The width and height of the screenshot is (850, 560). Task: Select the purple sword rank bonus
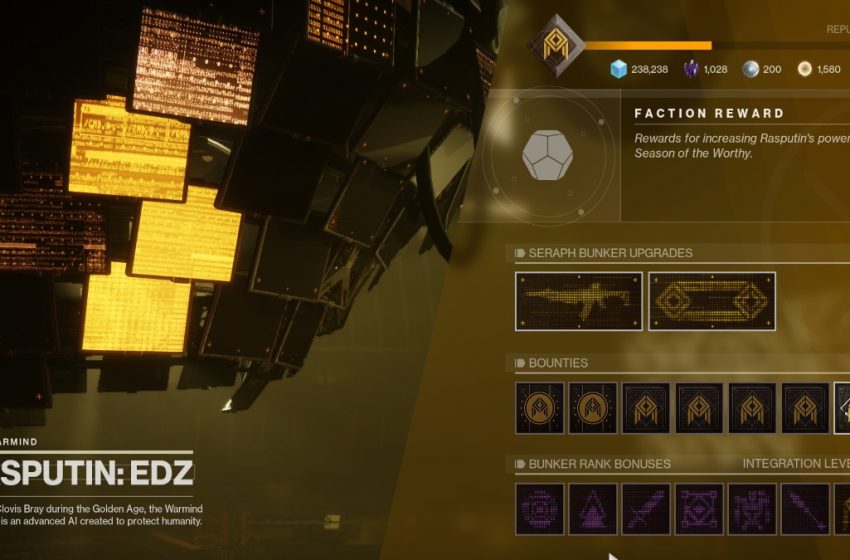point(646,509)
